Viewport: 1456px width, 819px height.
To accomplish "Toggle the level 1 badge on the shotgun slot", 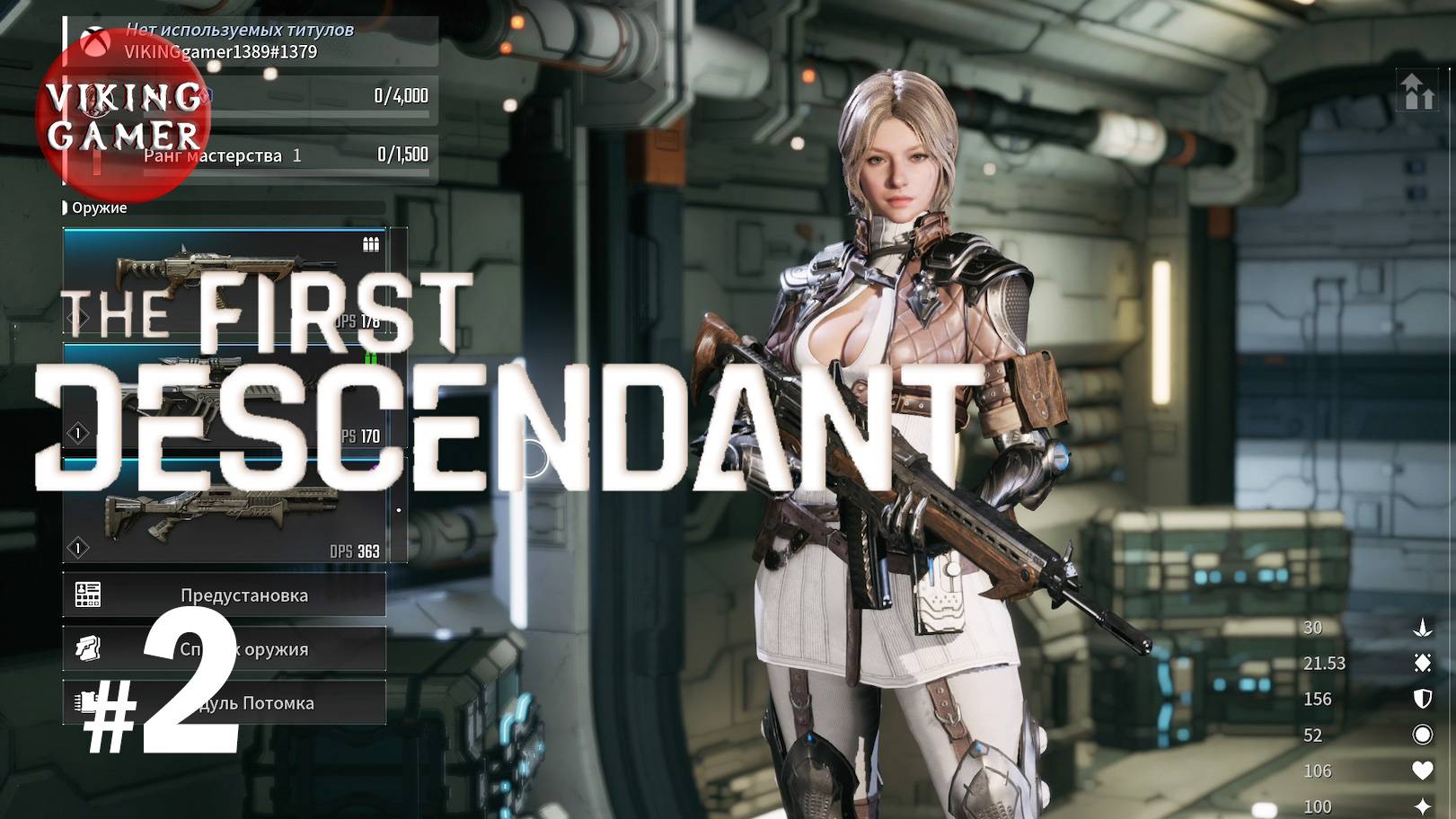I will click(x=78, y=547).
